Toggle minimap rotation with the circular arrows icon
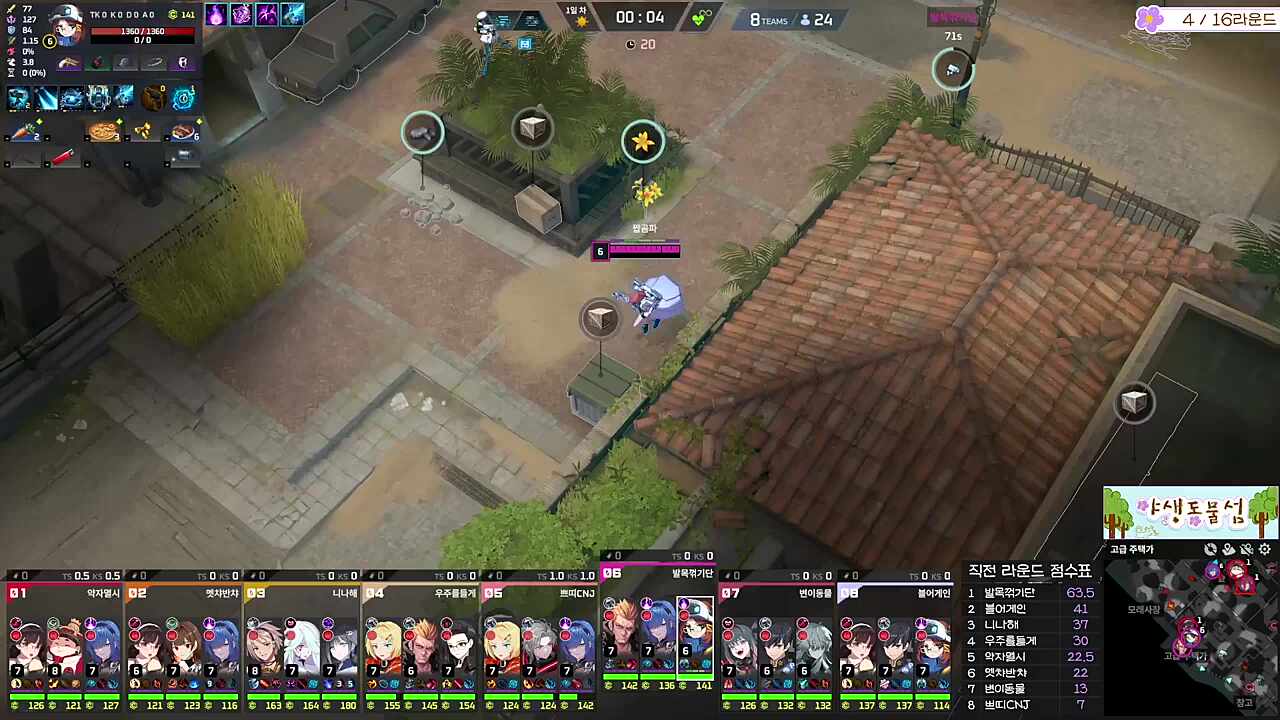This screenshot has width=1280, height=720. point(1210,549)
